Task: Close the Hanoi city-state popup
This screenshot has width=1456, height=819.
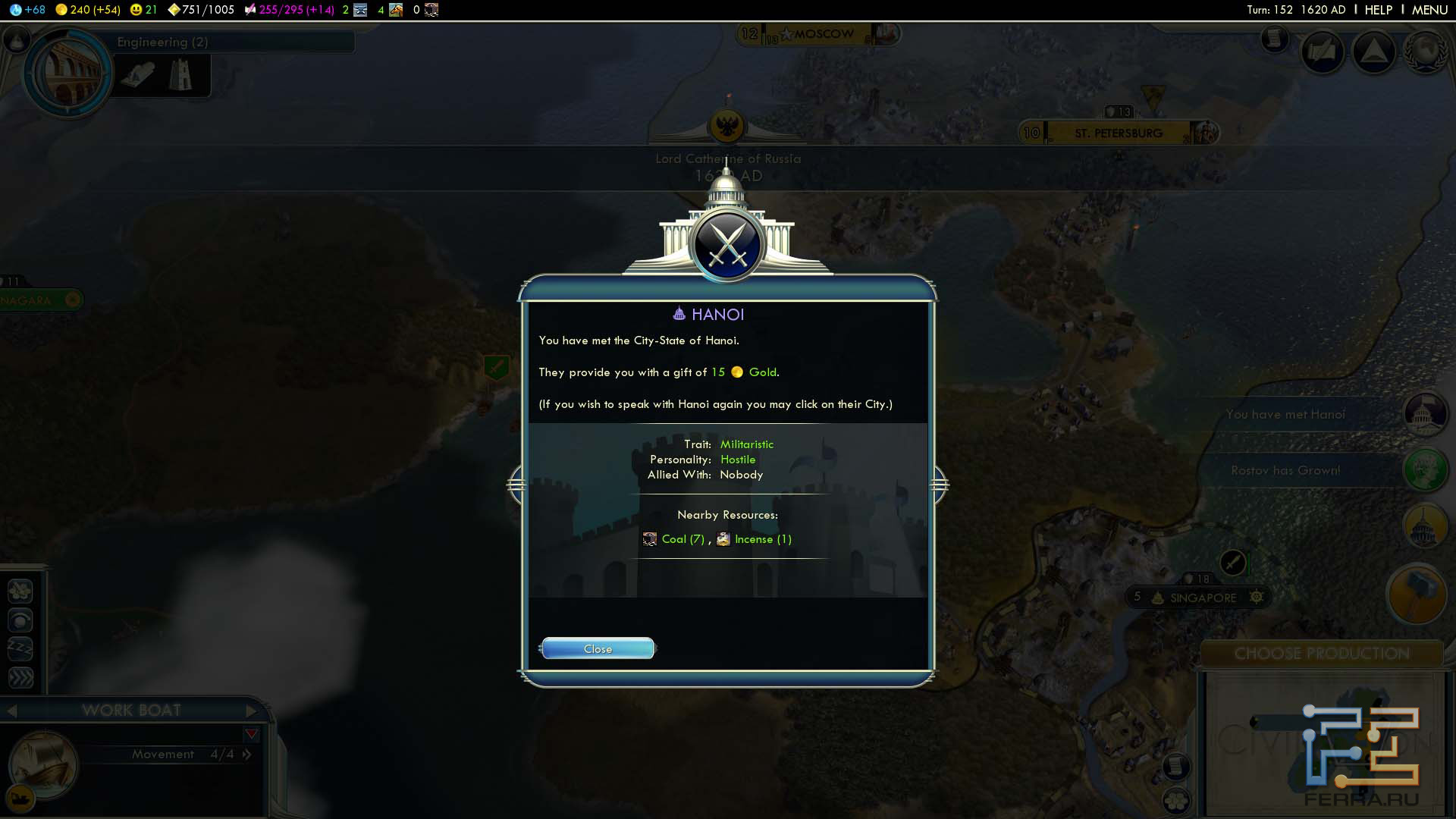Action: tap(598, 649)
